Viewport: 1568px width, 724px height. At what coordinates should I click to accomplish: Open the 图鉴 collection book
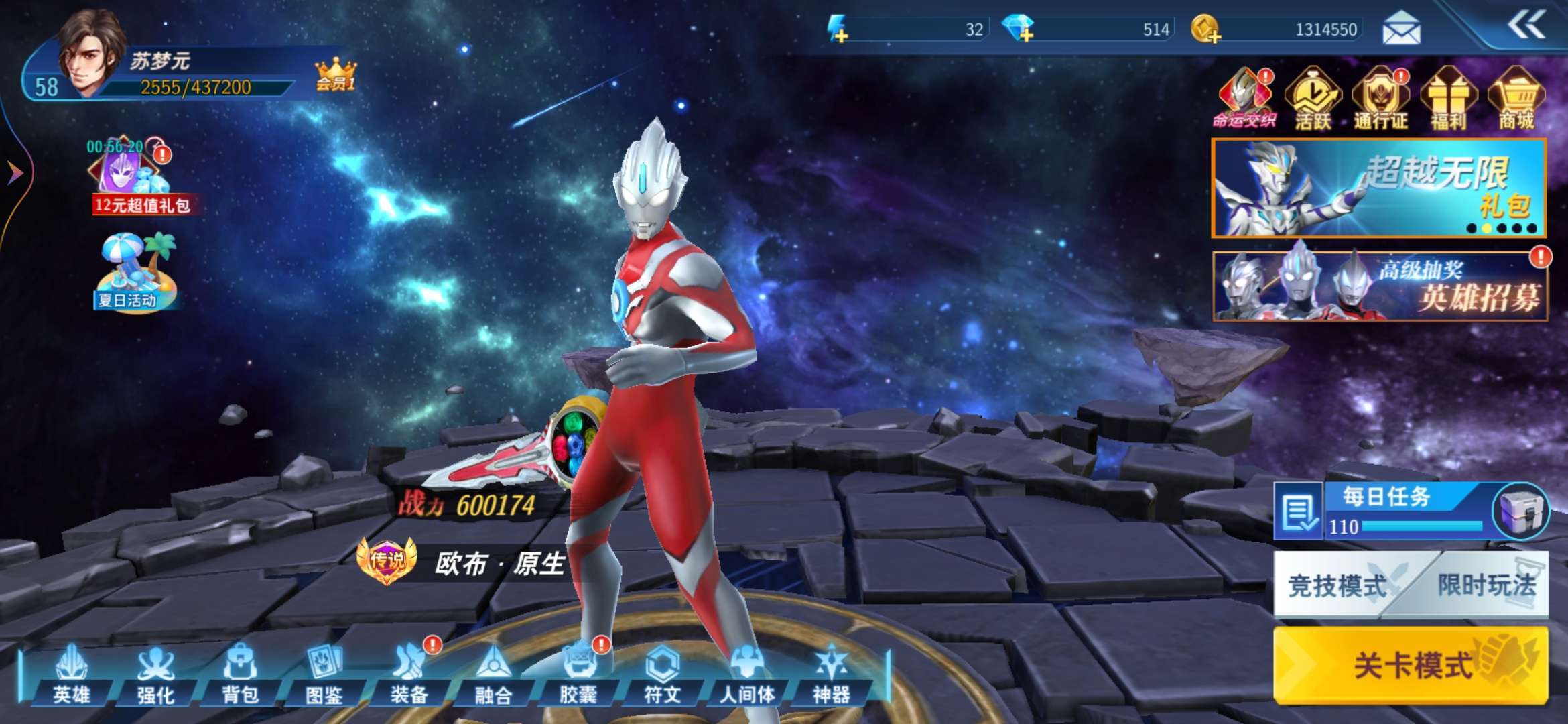click(x=324, y=674)
